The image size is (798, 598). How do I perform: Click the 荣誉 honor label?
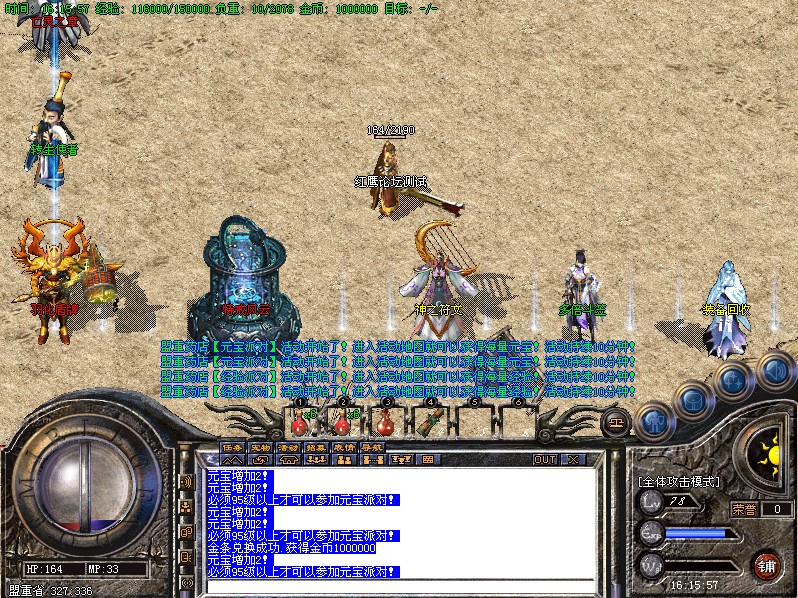(743, 509)
